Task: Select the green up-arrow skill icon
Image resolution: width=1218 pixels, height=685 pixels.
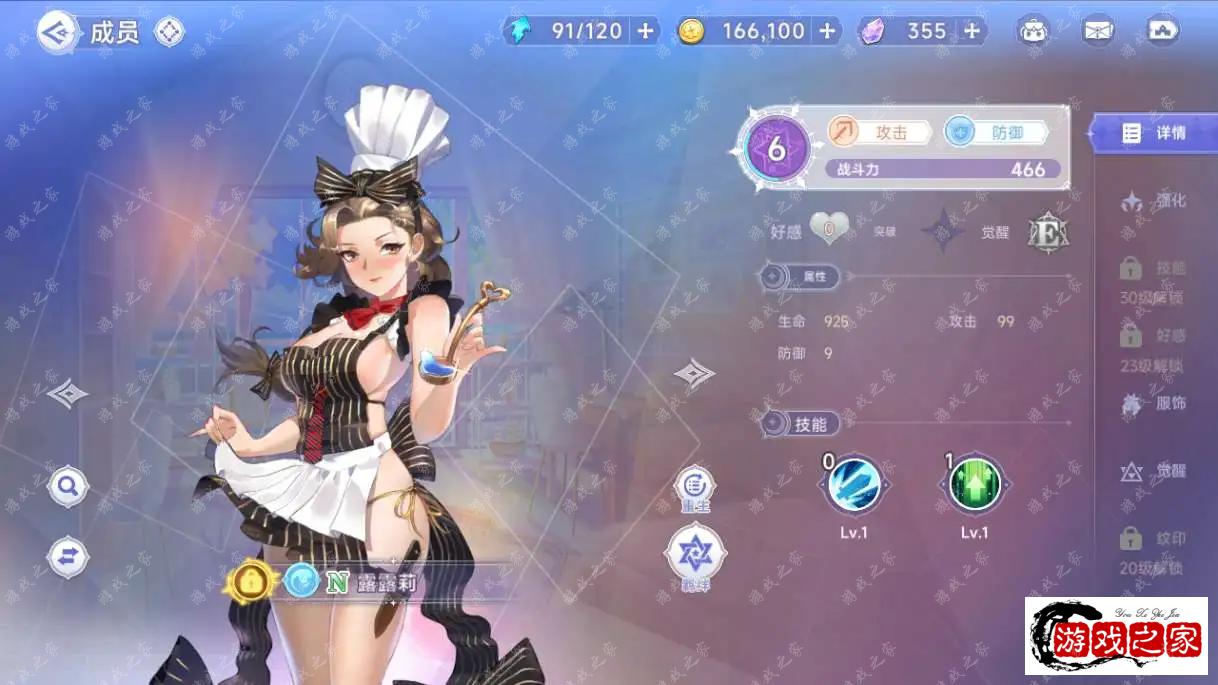Action: pos(974,484)
